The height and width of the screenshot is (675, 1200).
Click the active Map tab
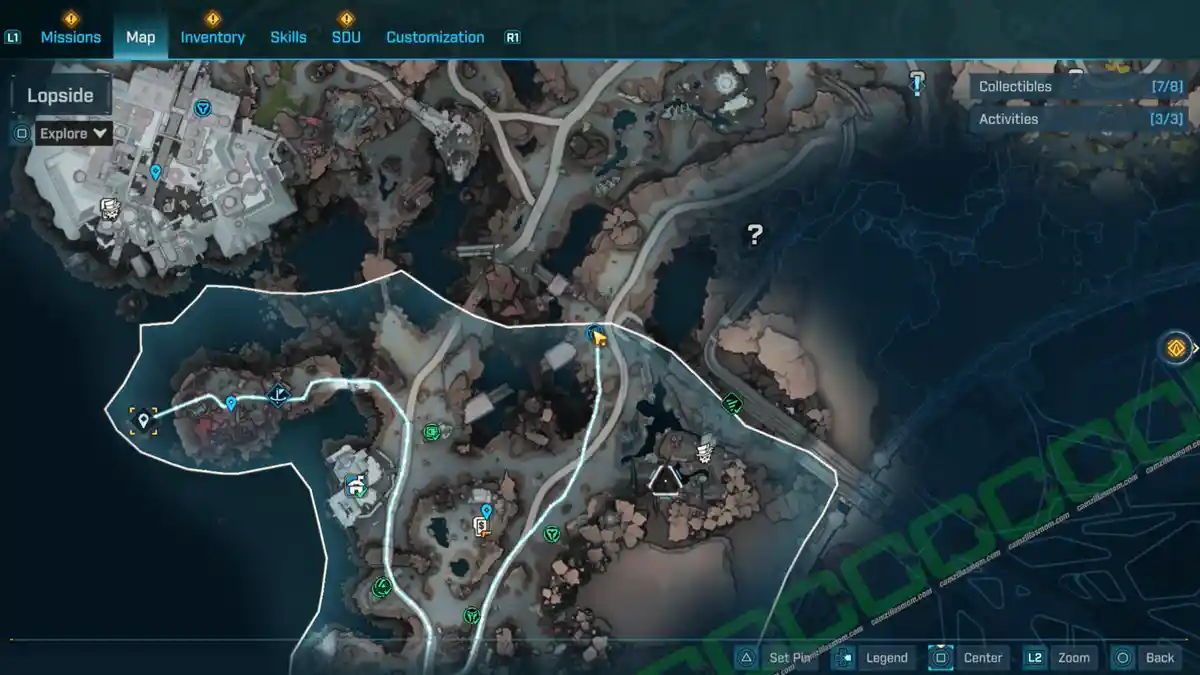(x=140, y=37)
